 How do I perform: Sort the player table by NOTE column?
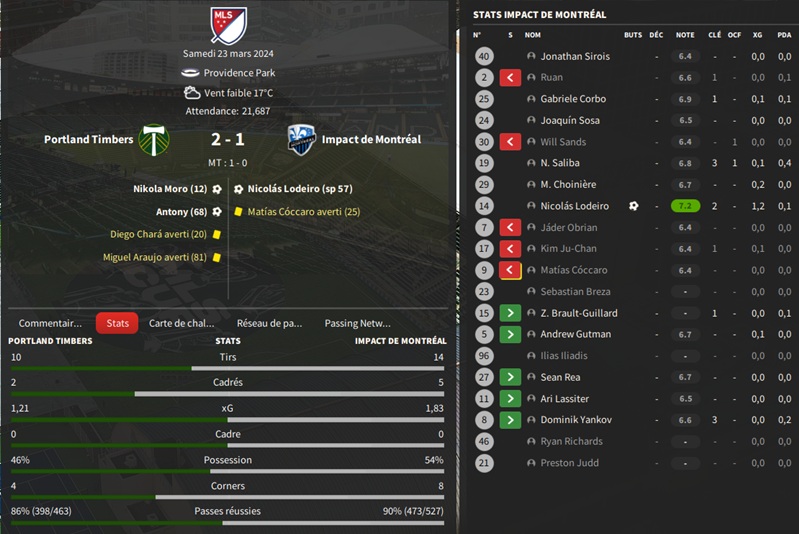(x=685, y=35)
